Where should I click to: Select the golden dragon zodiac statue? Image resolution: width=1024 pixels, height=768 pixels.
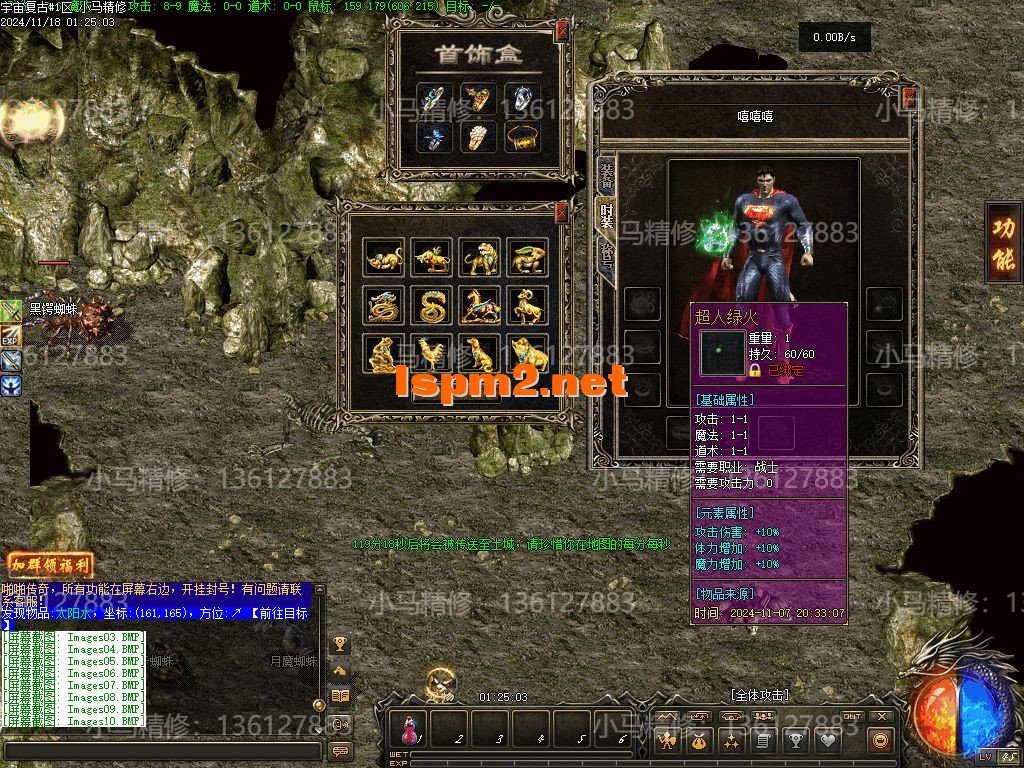383,305
